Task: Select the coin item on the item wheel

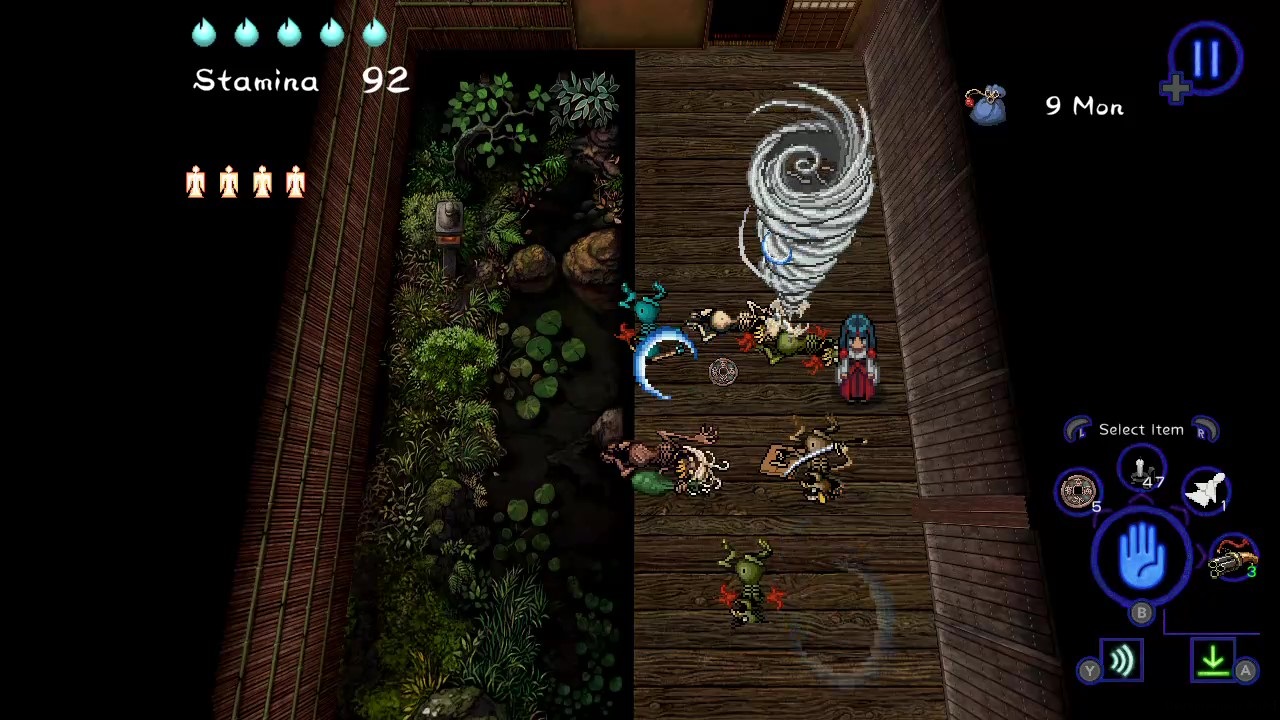Action: click(x=1078, y=491)
